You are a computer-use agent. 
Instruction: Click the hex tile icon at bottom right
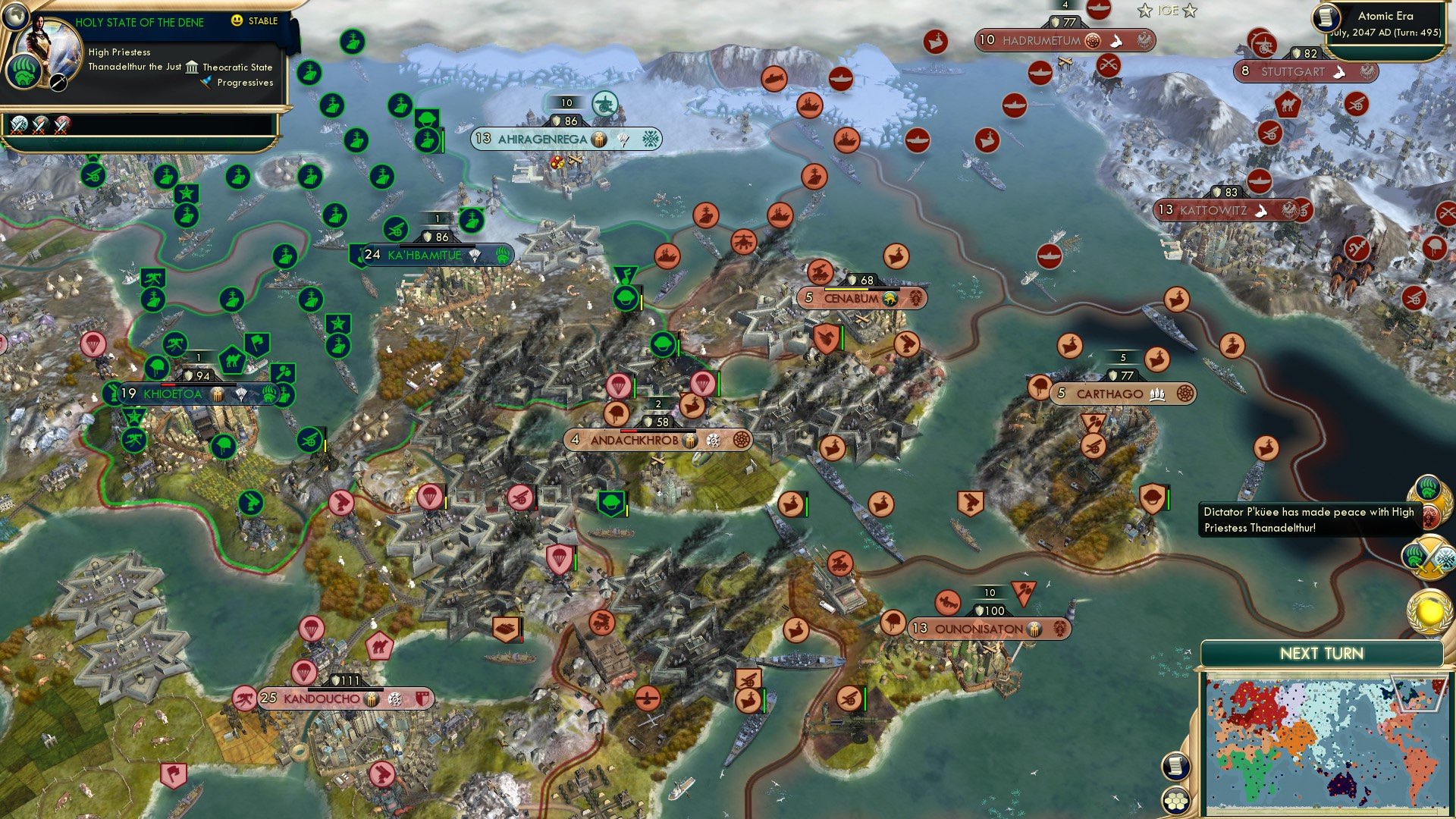click(x=1178, y=802)
